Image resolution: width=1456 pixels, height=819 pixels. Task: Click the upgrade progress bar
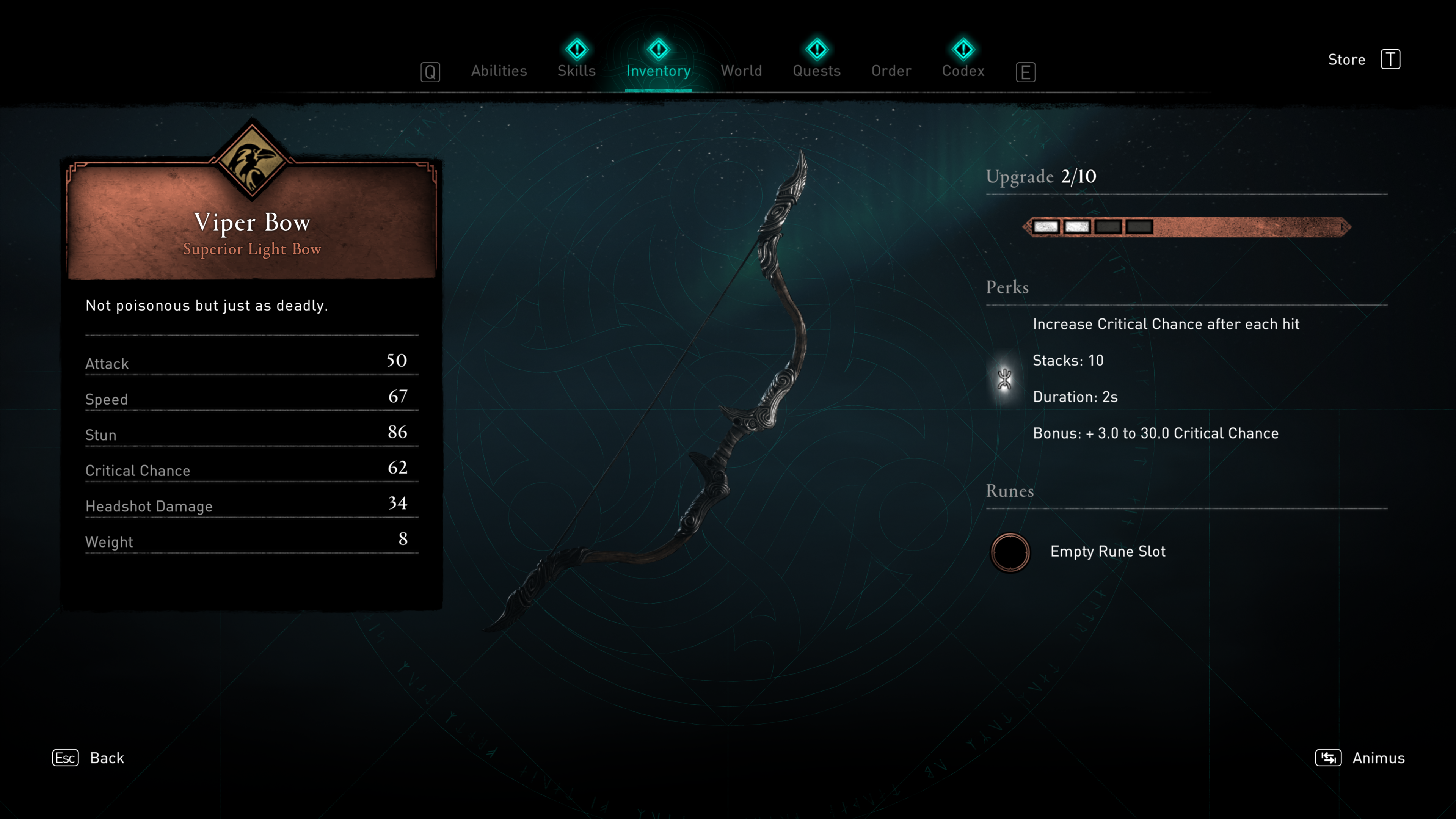point(1187,227)
